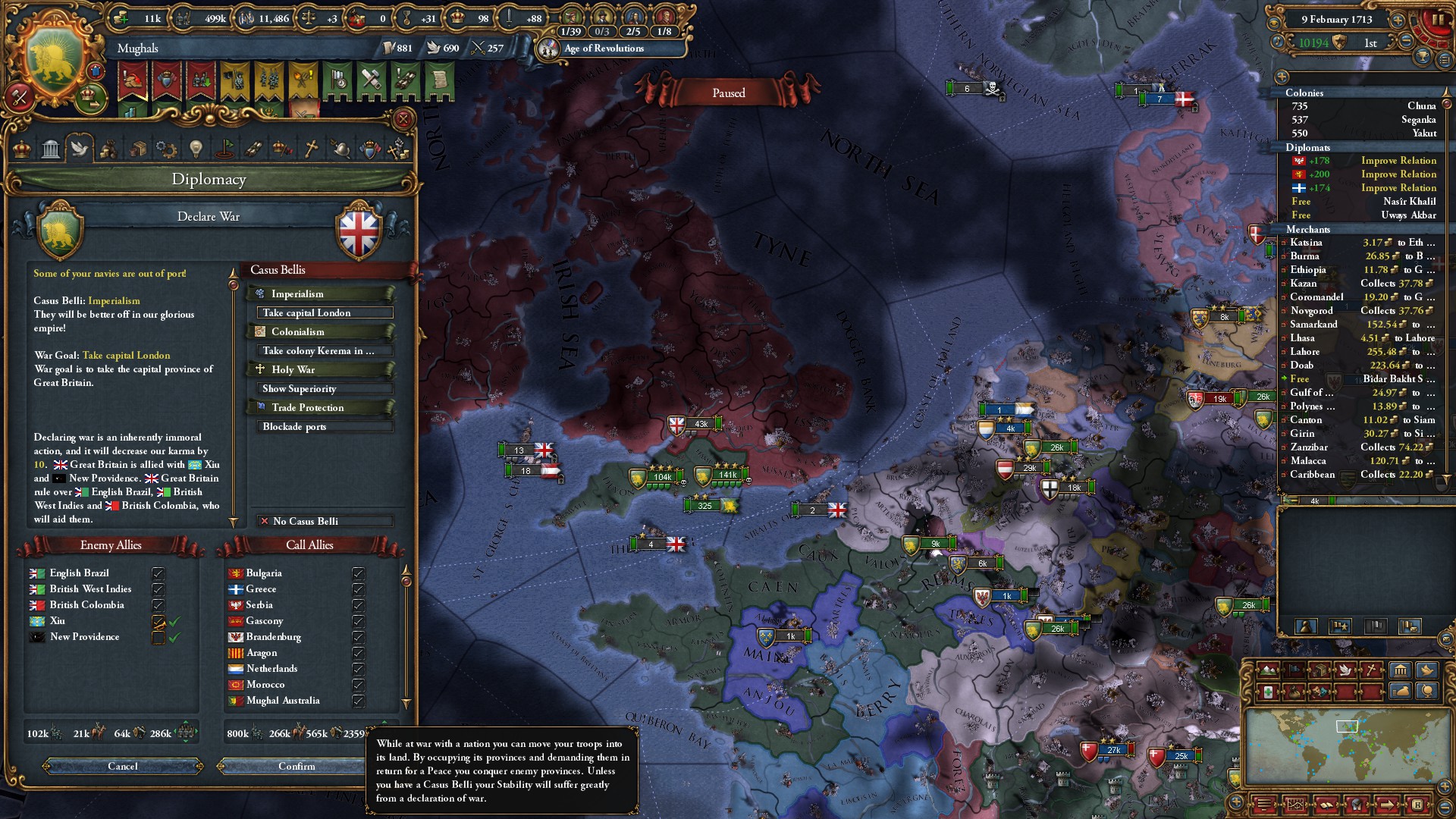Image resolution: width=1456 pixels, height=819 pixels.
Task: Cancel the Declare War dialog
Action: (x=123, y=767)
